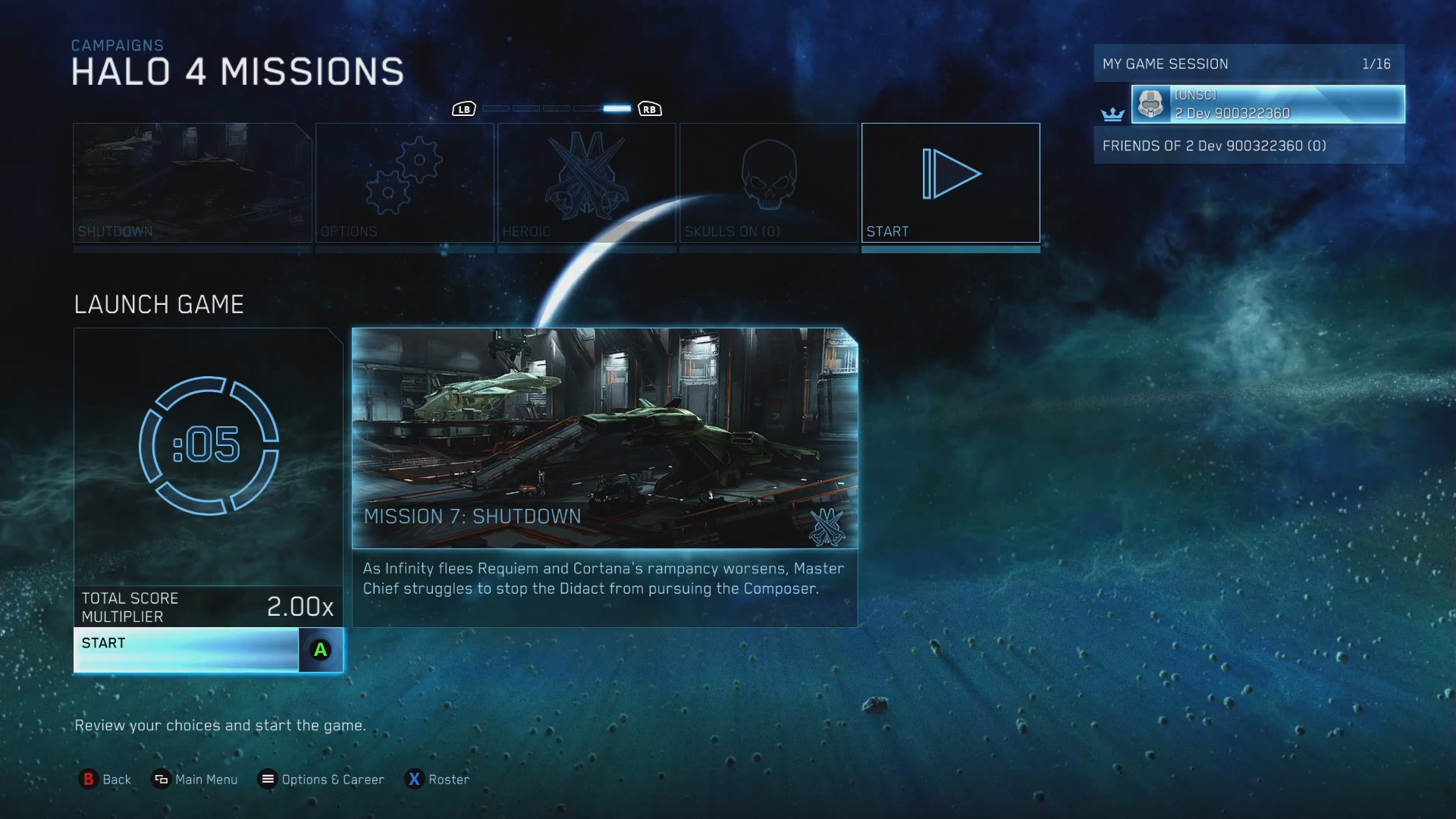Open the Skulls On skull tile
The image size is (1456, 819).
click(x=768, y=183)
